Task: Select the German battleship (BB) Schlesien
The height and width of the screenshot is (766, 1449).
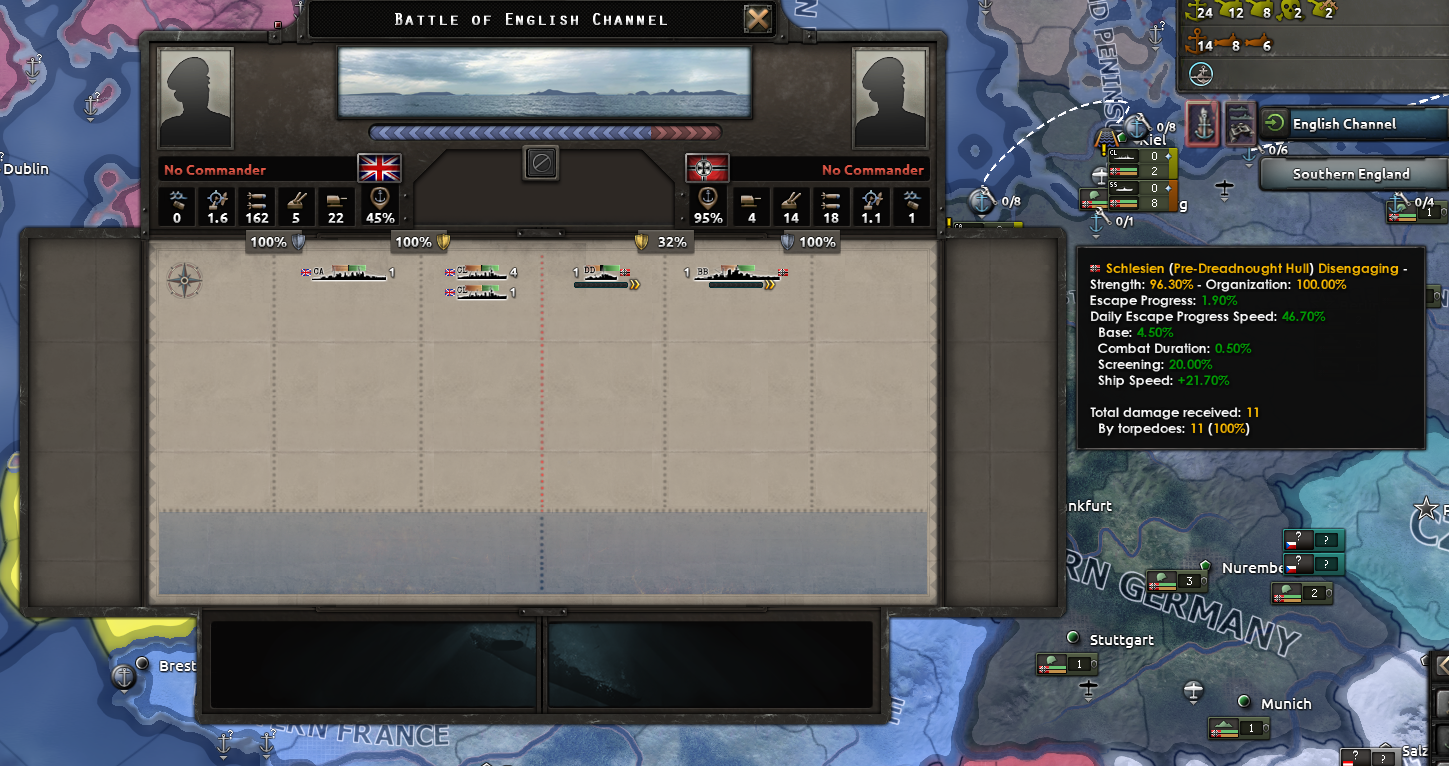Action: (x=735, y=273)
